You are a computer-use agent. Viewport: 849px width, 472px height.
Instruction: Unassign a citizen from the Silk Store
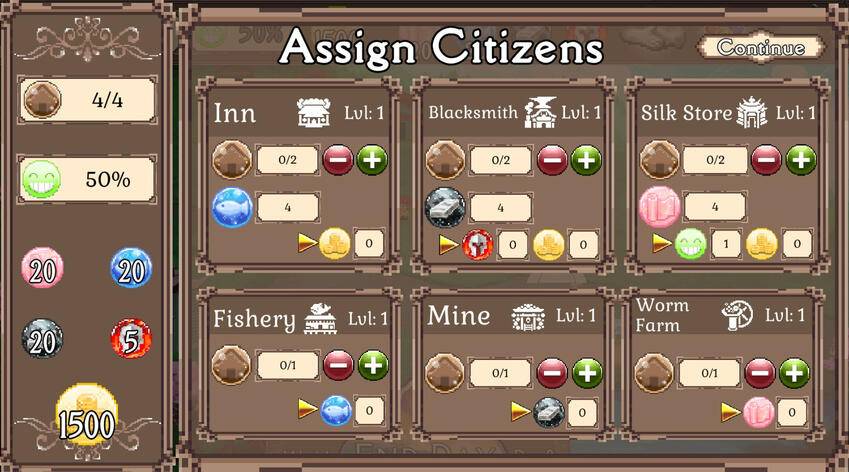[x=766, y=159]
